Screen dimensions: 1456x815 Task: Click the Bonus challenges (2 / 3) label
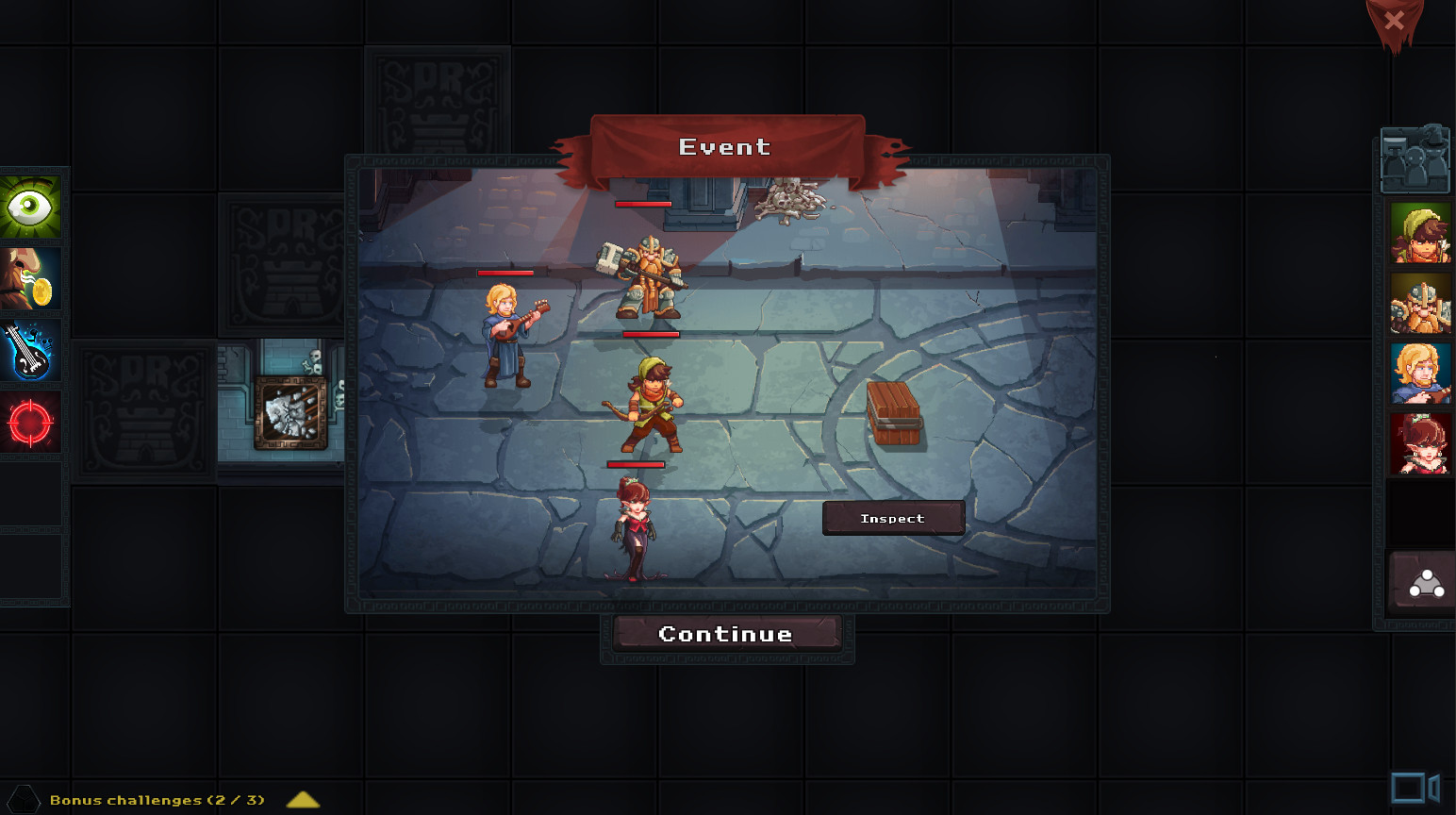click(156, 799)
